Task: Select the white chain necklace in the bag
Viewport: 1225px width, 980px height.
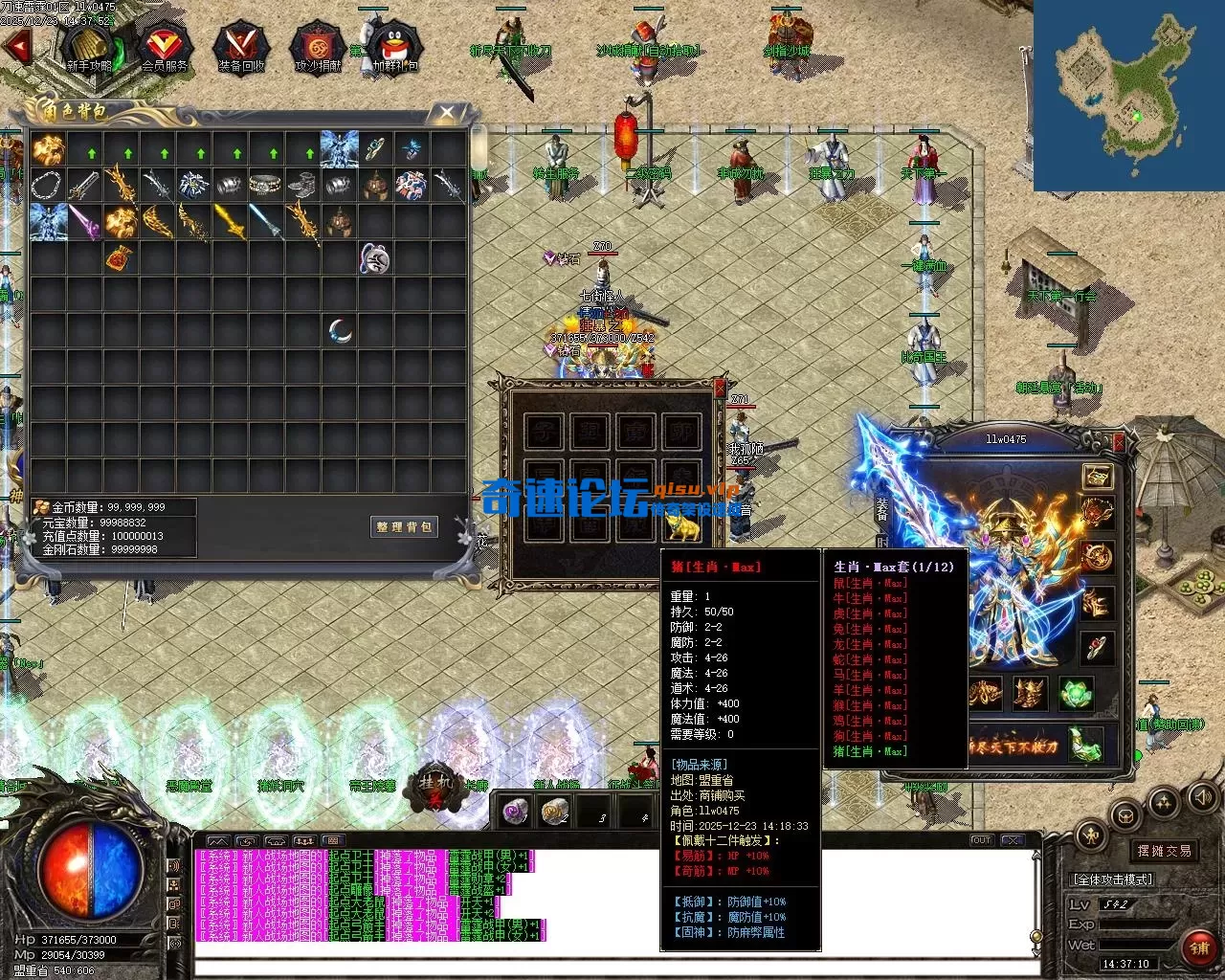Action: (47, 184)
